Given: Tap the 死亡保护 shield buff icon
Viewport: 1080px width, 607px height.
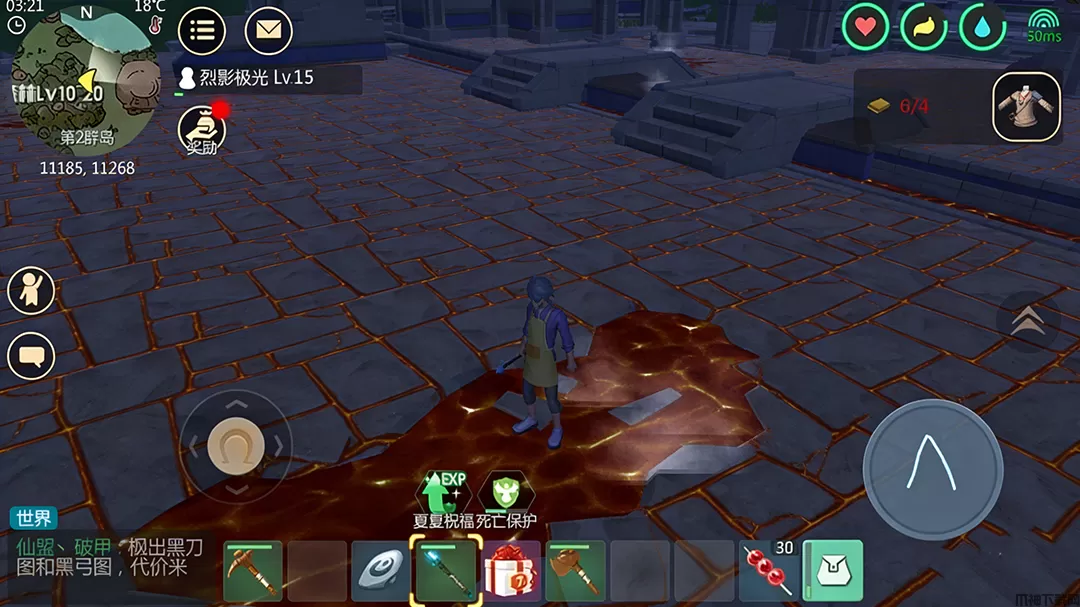Looking at the screenshot, I should pyautogui.click(x=506, y=492).
